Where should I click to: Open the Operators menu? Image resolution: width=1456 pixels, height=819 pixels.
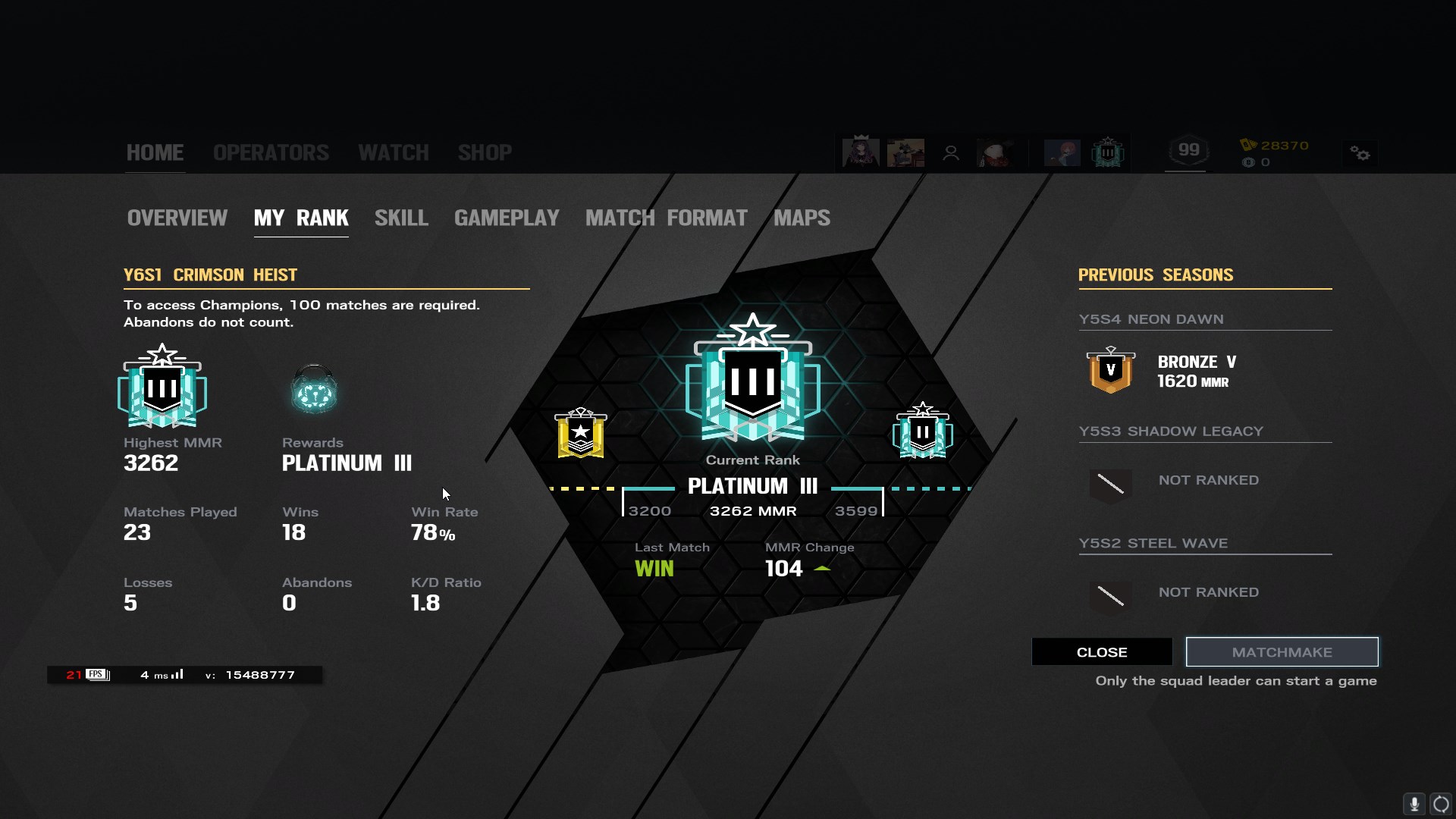click(x=271, y=152)
